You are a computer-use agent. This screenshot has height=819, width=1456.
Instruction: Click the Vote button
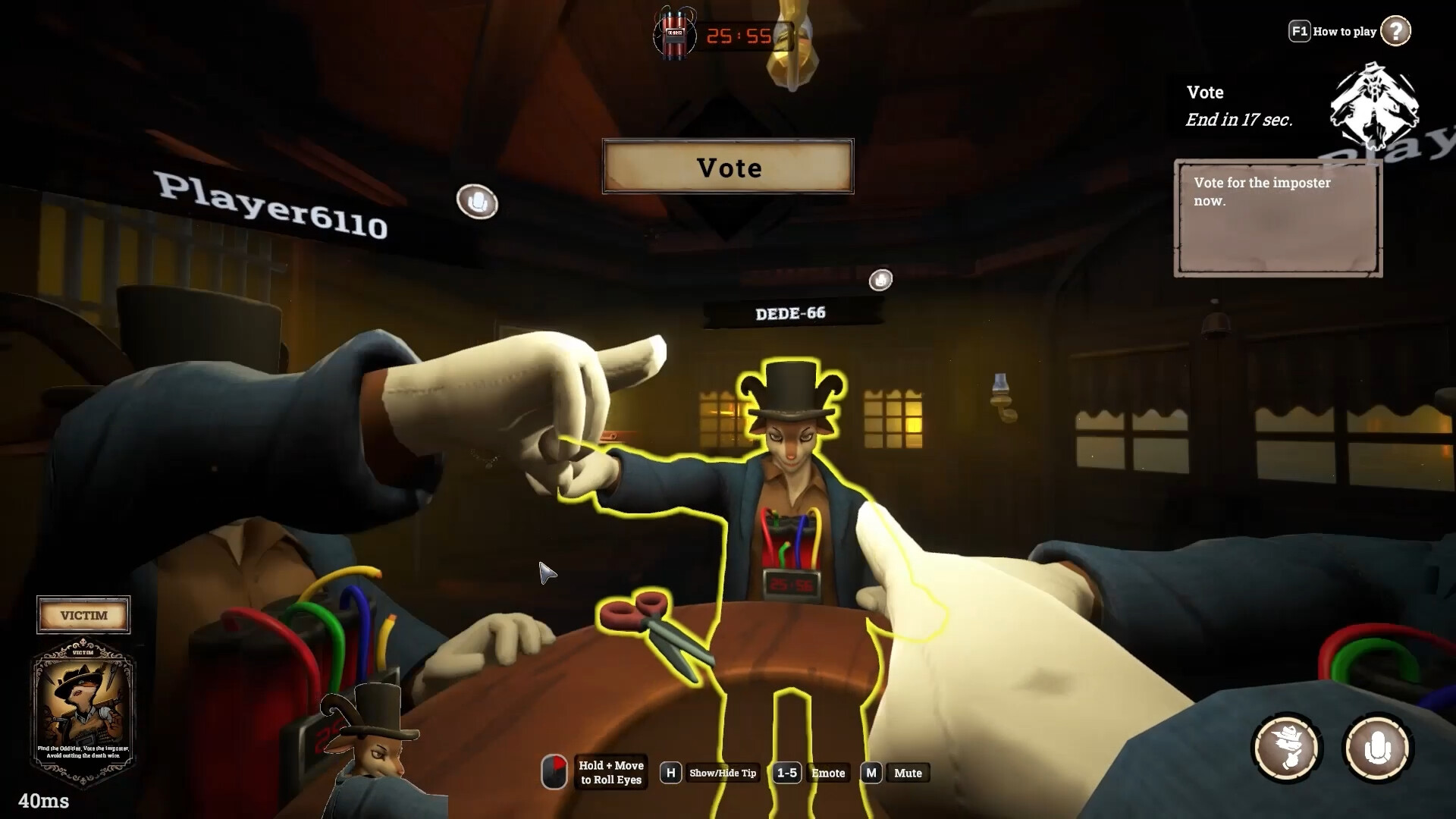click(x=726, y=168)
